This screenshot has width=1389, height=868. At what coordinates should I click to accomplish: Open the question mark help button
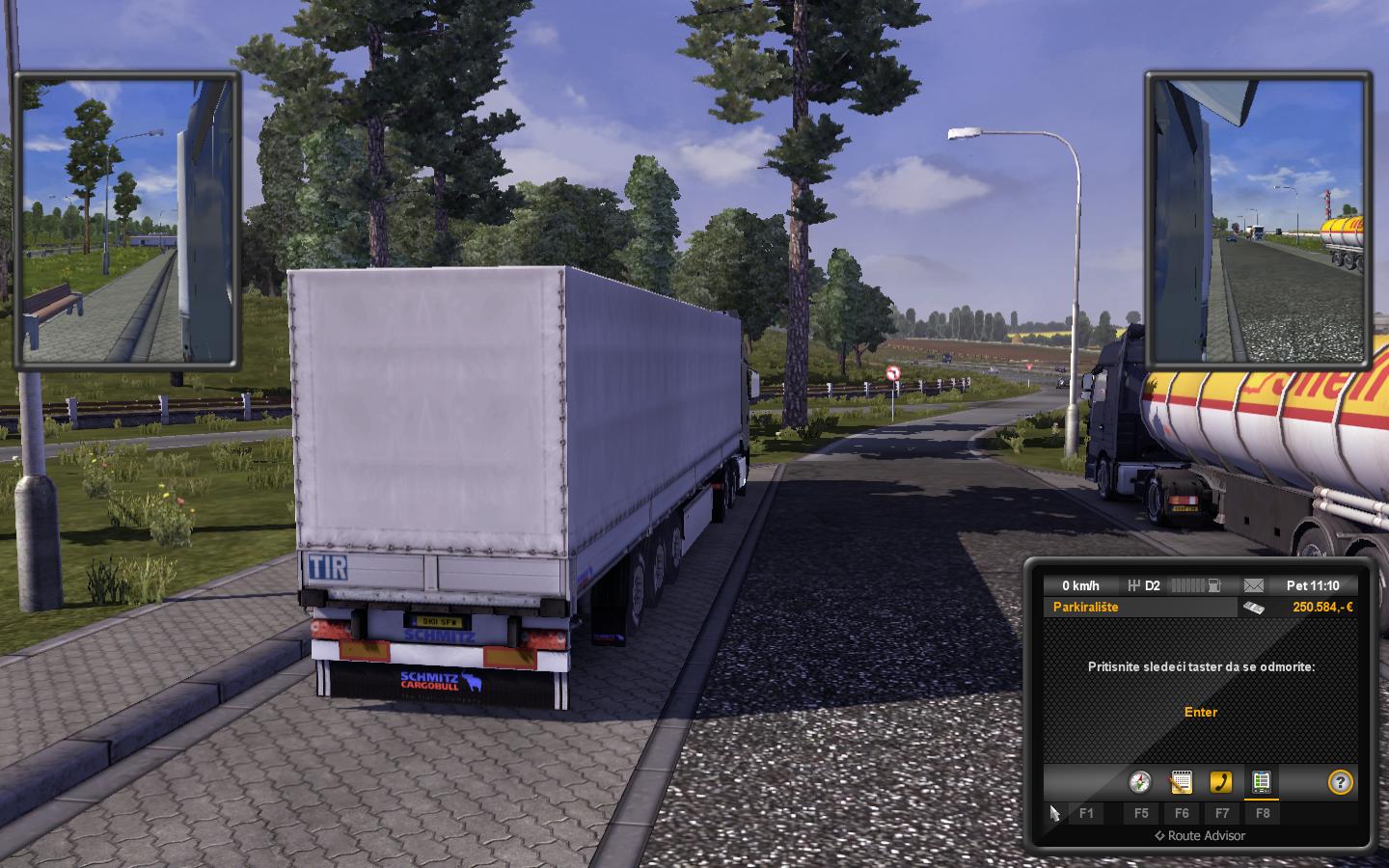(x=1340, y=781)
